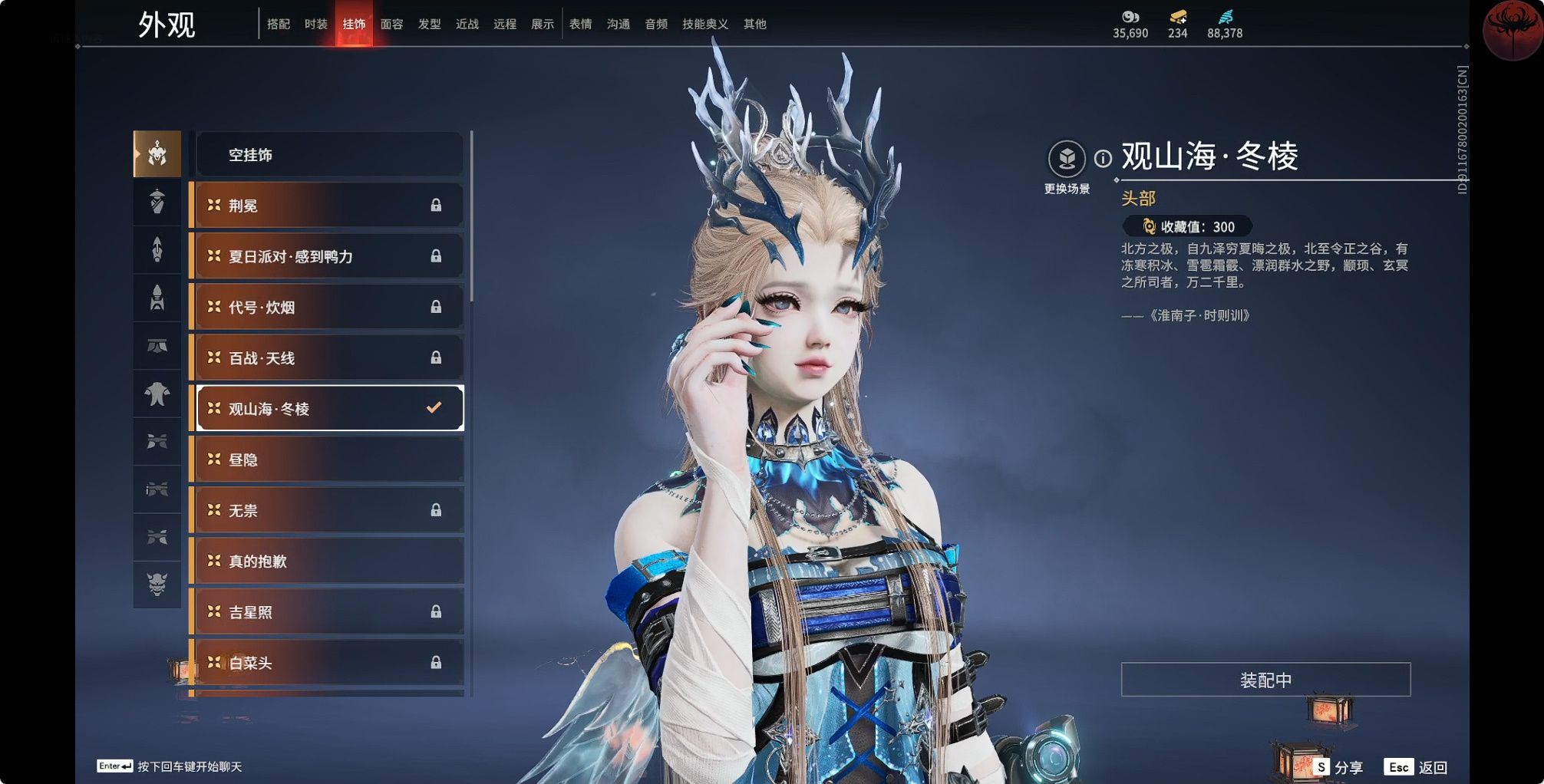This screenshot has height=784, width=1544.
Task: Open the info icon beside the item name
Action: coord(1103,159)
